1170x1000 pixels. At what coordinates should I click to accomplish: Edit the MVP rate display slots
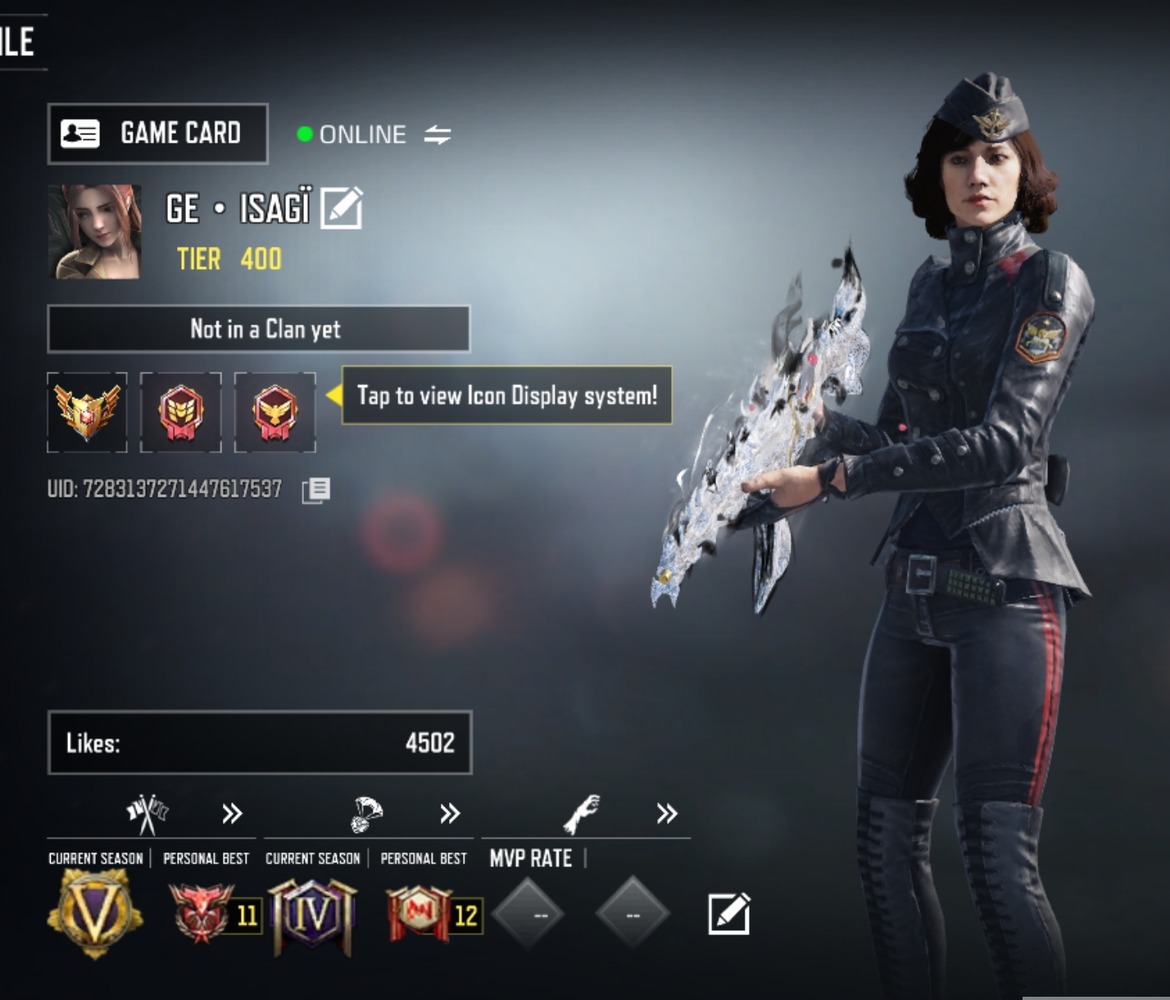pos(729,914)
